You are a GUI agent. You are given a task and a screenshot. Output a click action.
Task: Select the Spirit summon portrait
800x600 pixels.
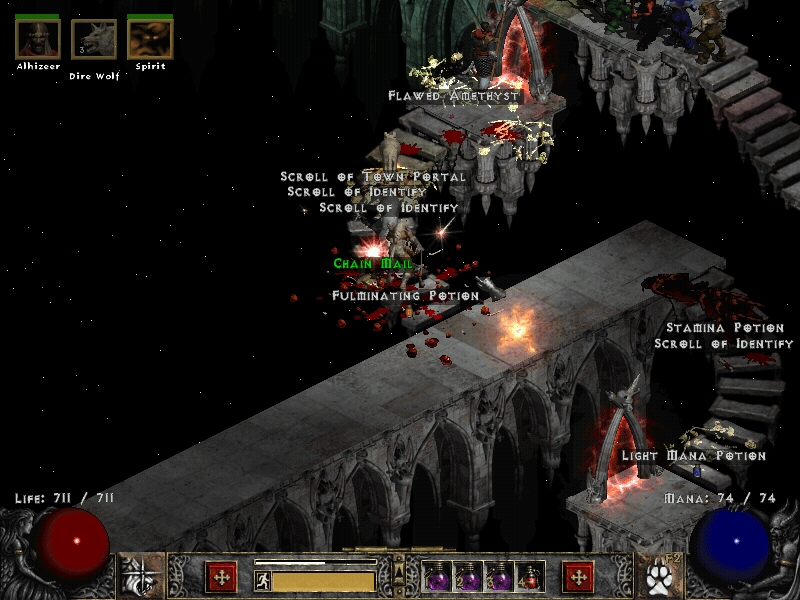[150, 39]
